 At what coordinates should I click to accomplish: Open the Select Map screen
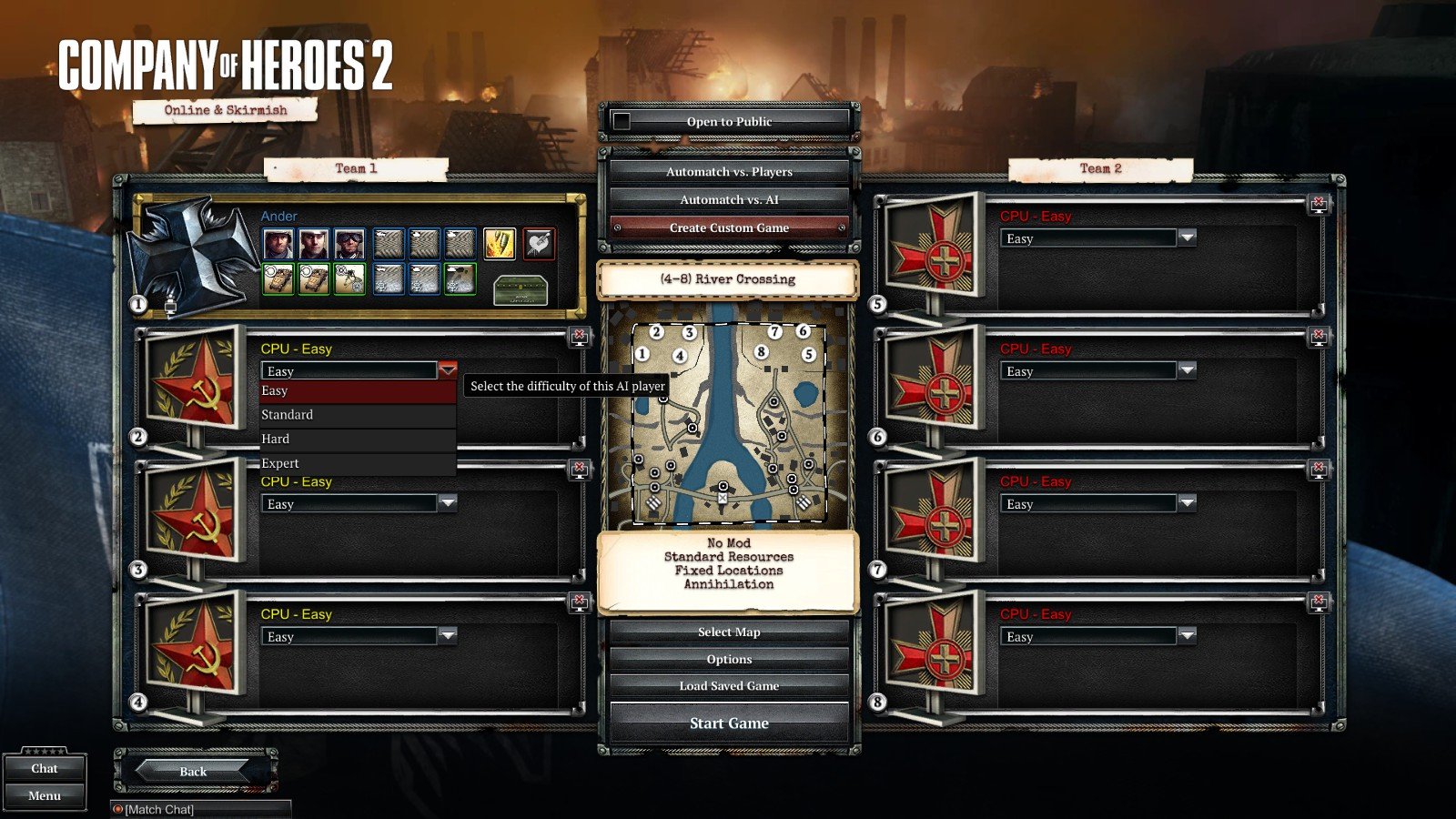[729, 632]
